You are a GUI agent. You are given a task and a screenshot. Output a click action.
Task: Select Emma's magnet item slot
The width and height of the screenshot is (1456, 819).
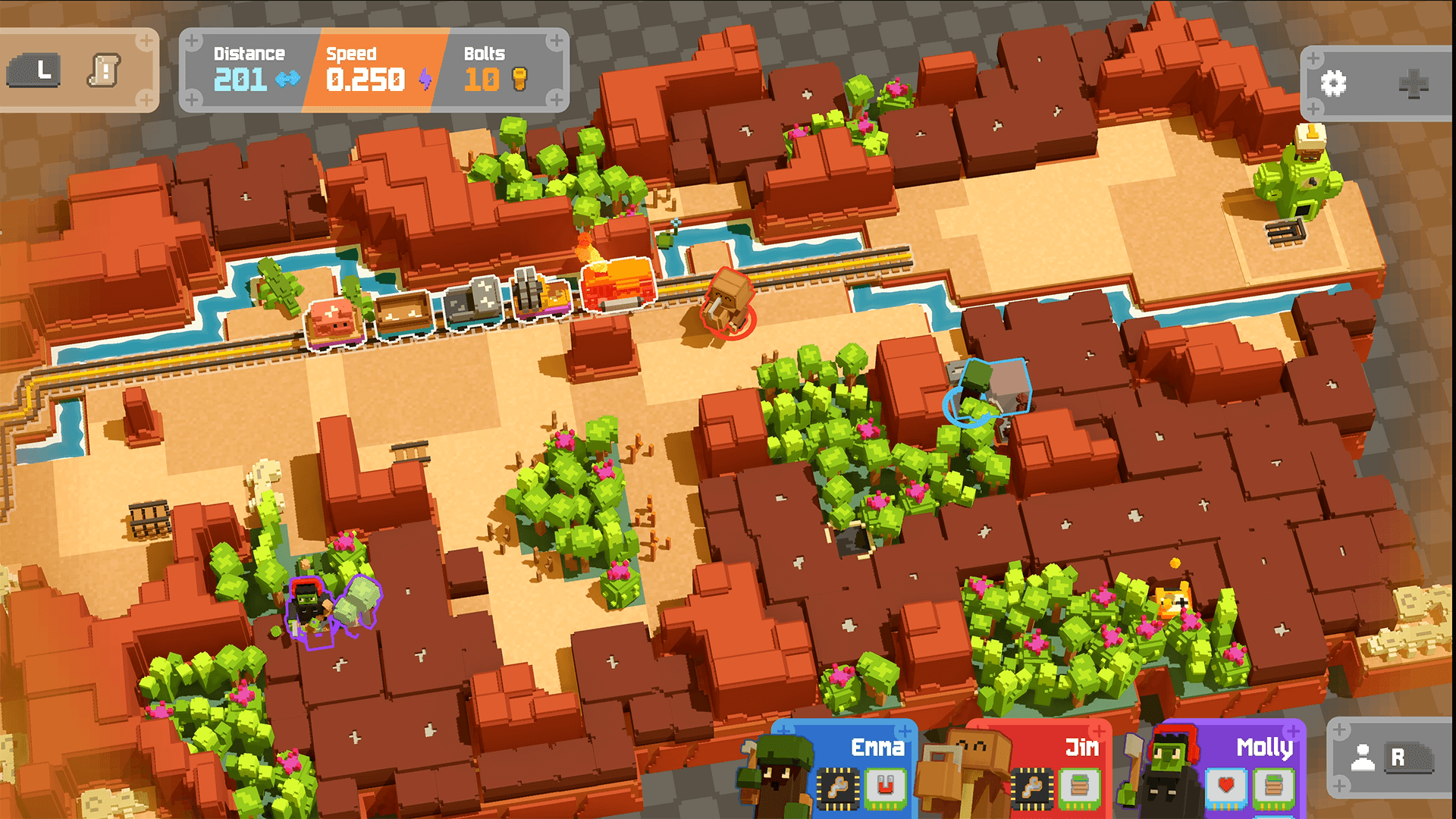pos(884,787)
